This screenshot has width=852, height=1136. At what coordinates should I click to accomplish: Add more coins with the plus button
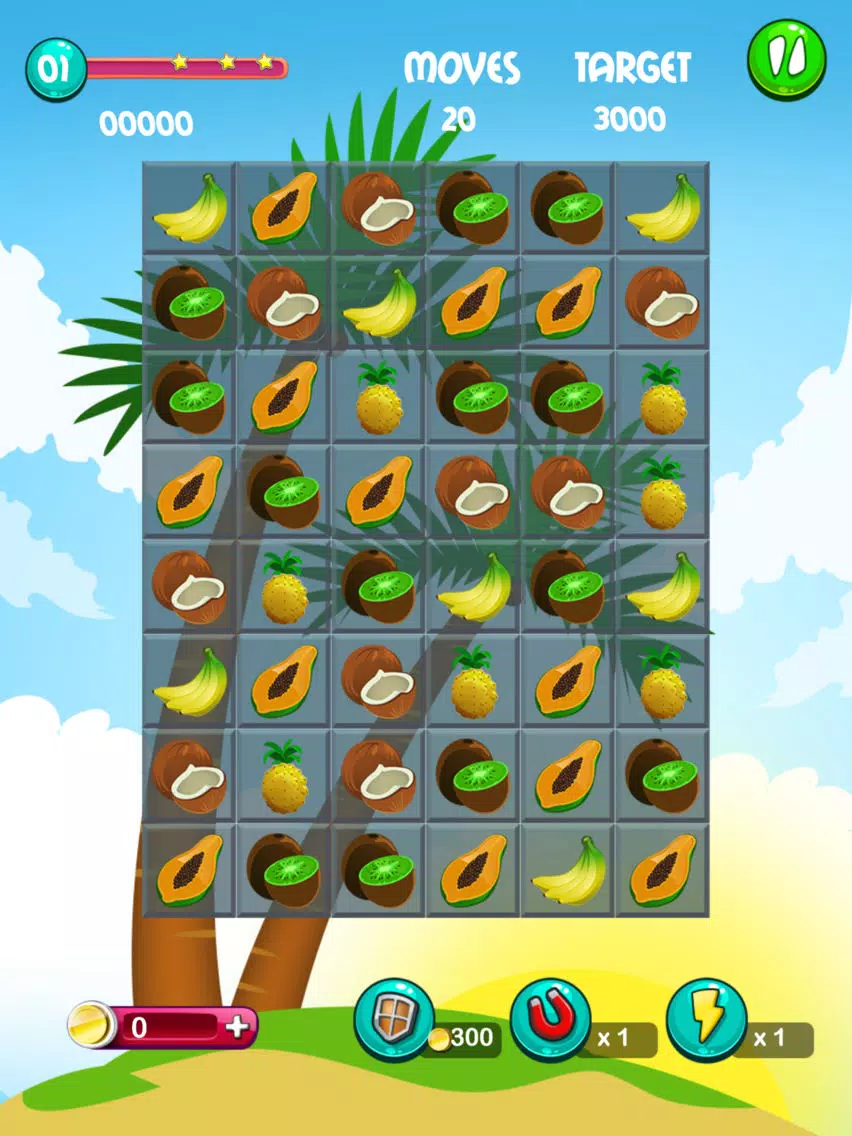point(237,1027)
